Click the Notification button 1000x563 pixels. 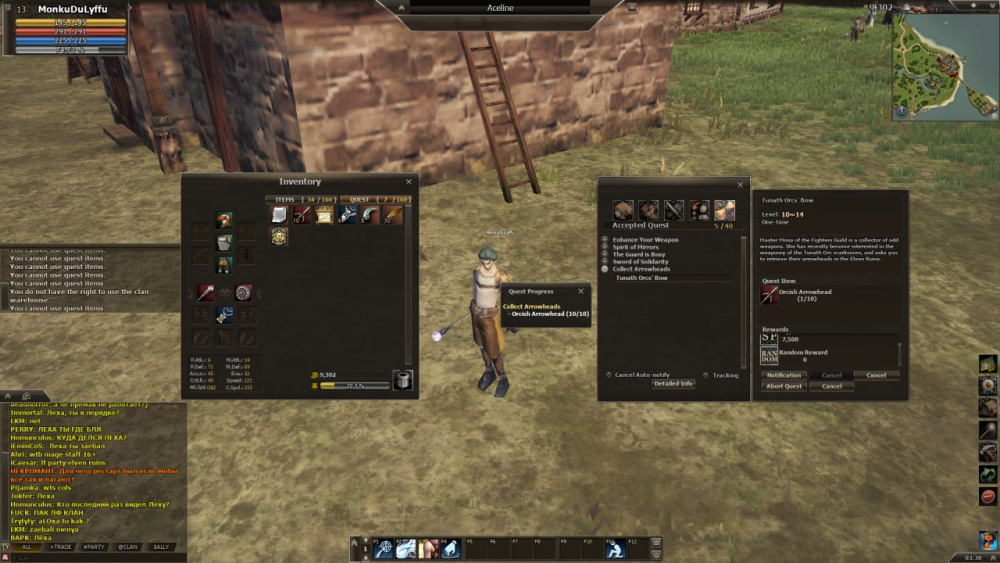tap(784, 376)
